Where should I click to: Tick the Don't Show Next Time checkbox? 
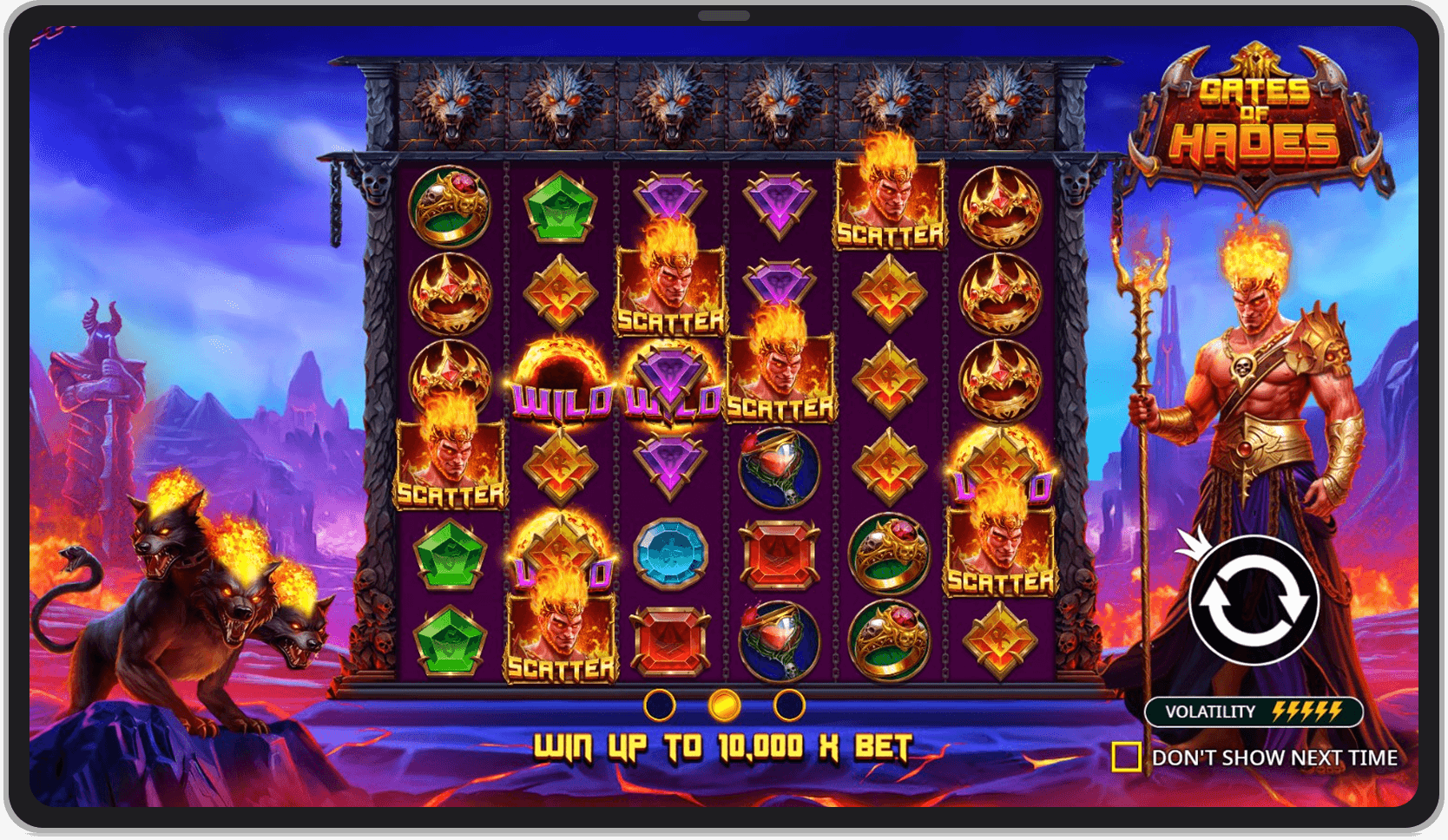(1126, 757)
